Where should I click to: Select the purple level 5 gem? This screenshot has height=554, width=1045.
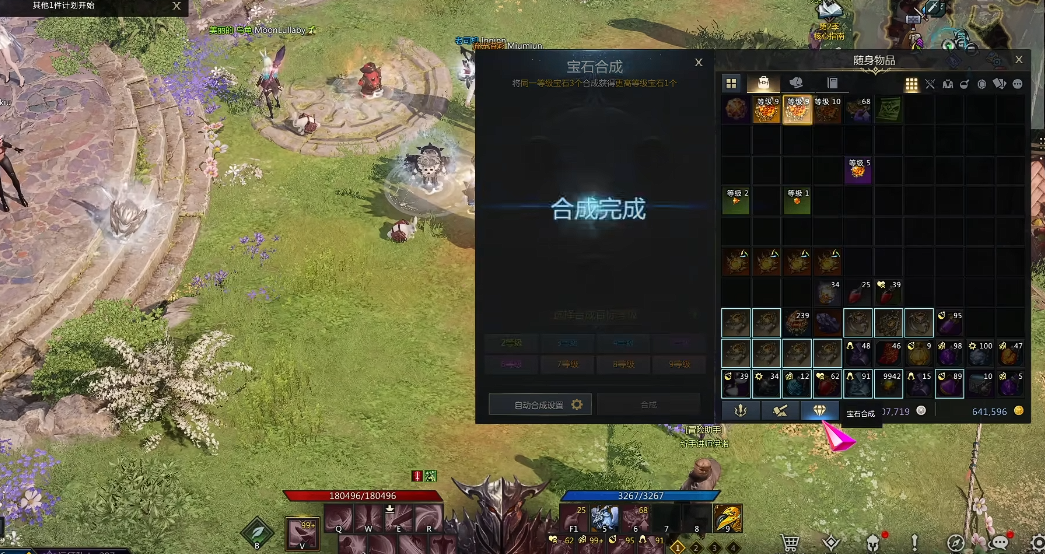[859, 170]
